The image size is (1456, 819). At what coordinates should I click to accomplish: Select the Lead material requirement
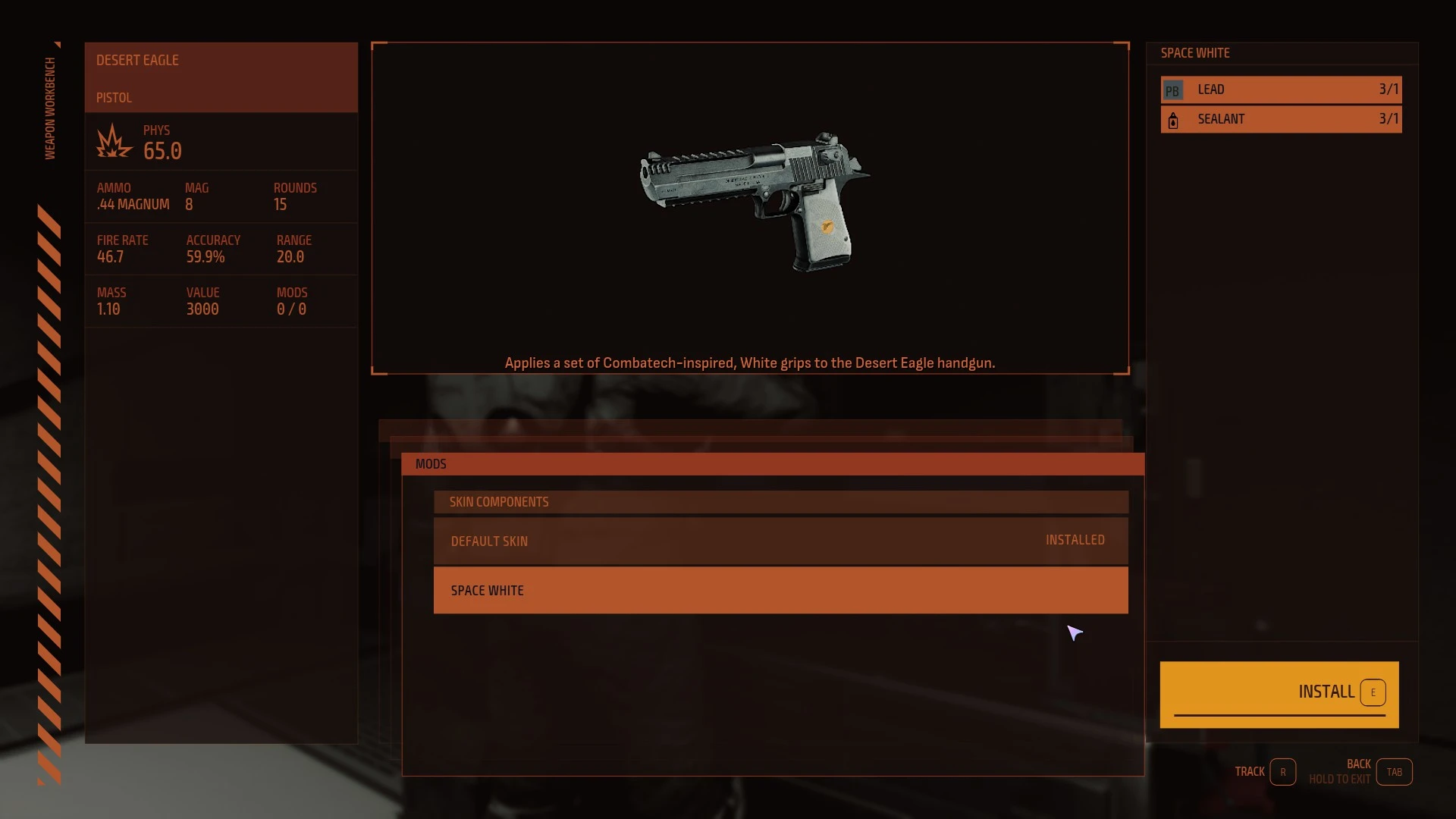click(1280, 89)
